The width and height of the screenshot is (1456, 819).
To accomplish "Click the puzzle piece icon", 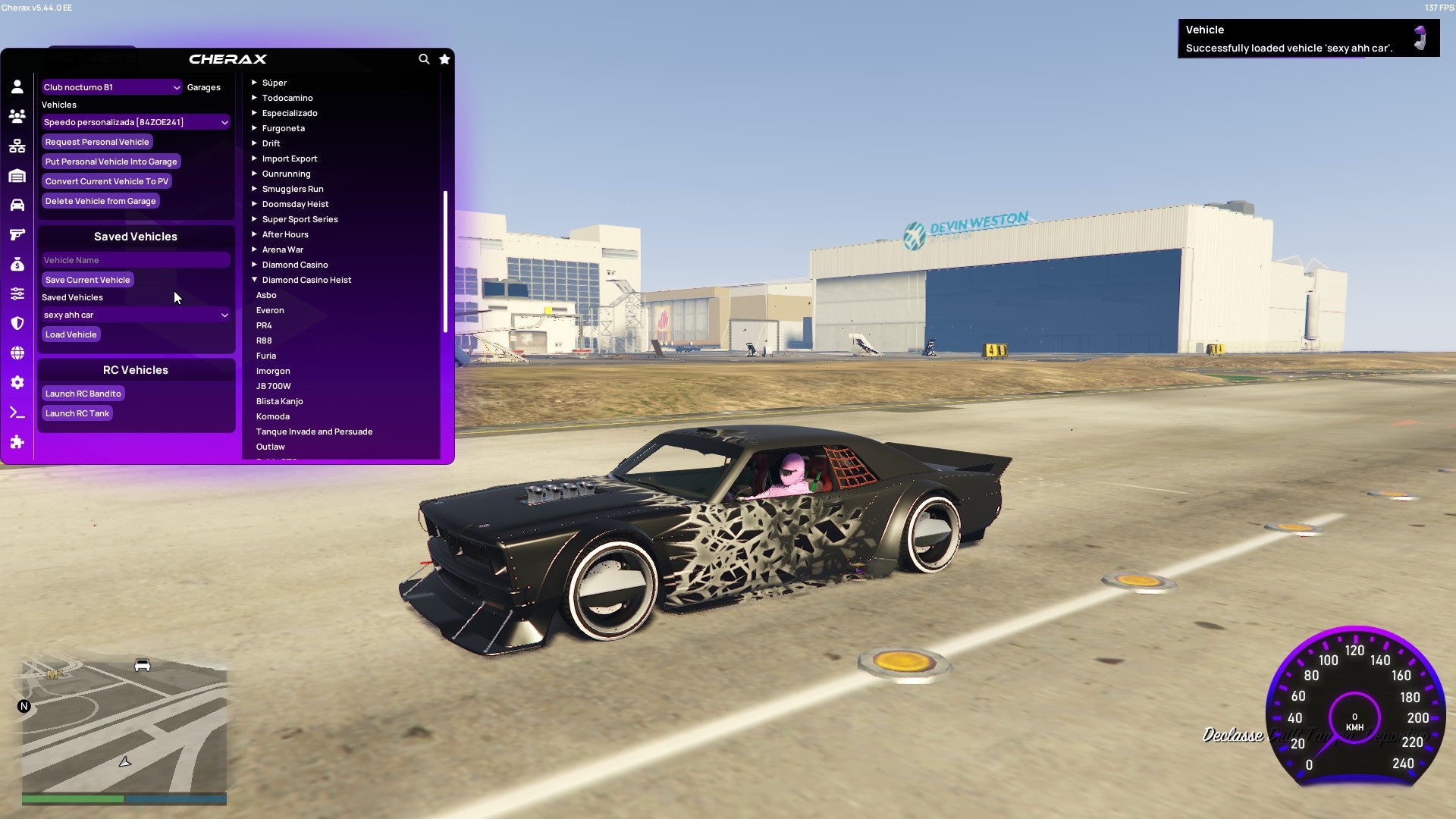I will (x=17, y=442).
